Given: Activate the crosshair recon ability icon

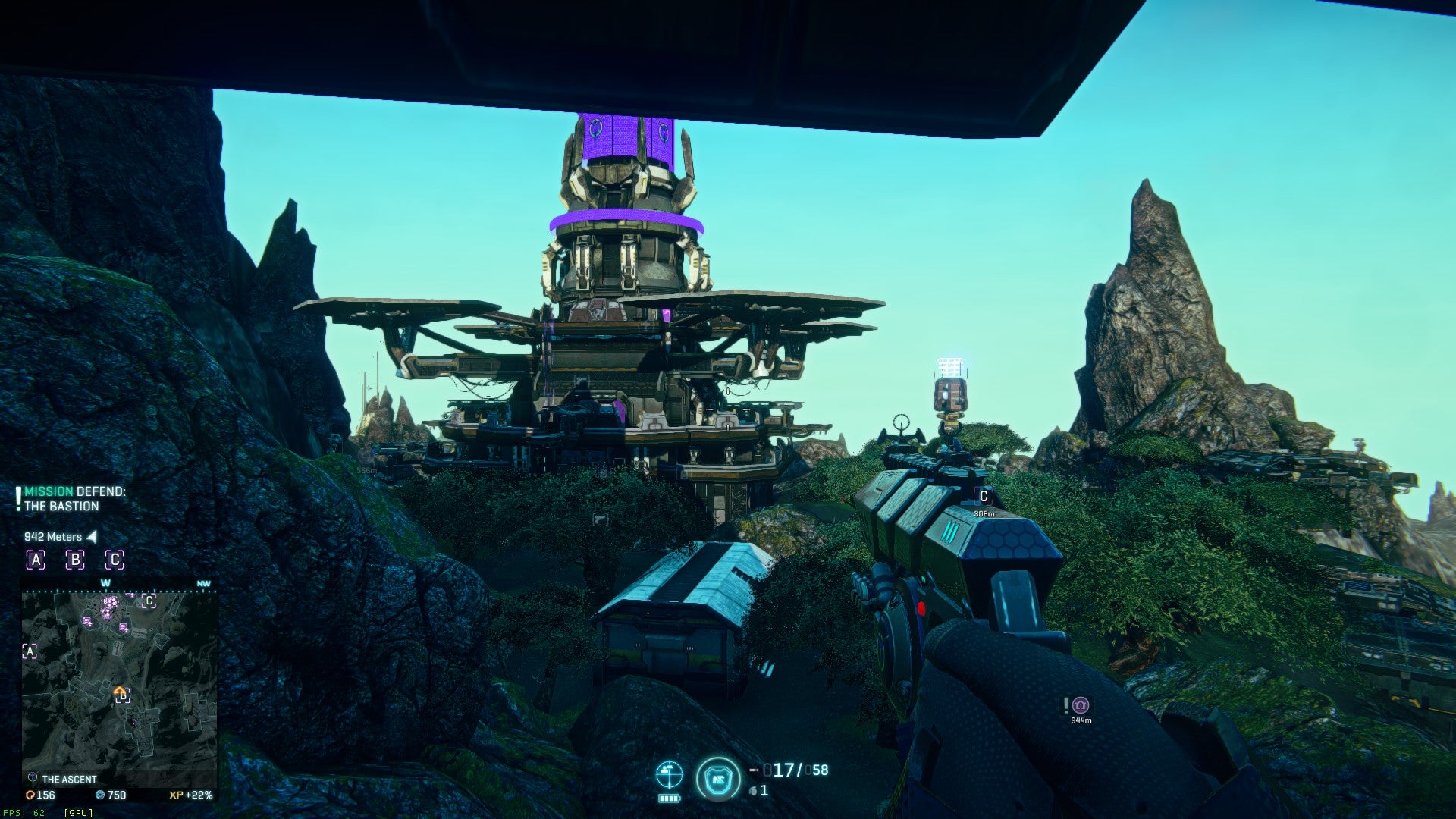Looking at the screenshot, I should (669, 775).
